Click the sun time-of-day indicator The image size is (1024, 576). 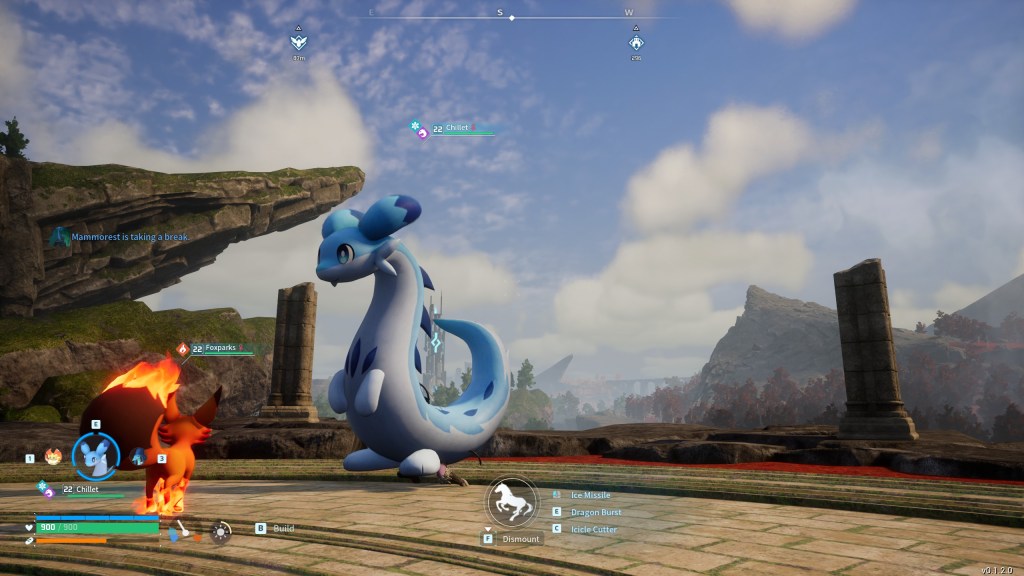(x=221, y=532)
